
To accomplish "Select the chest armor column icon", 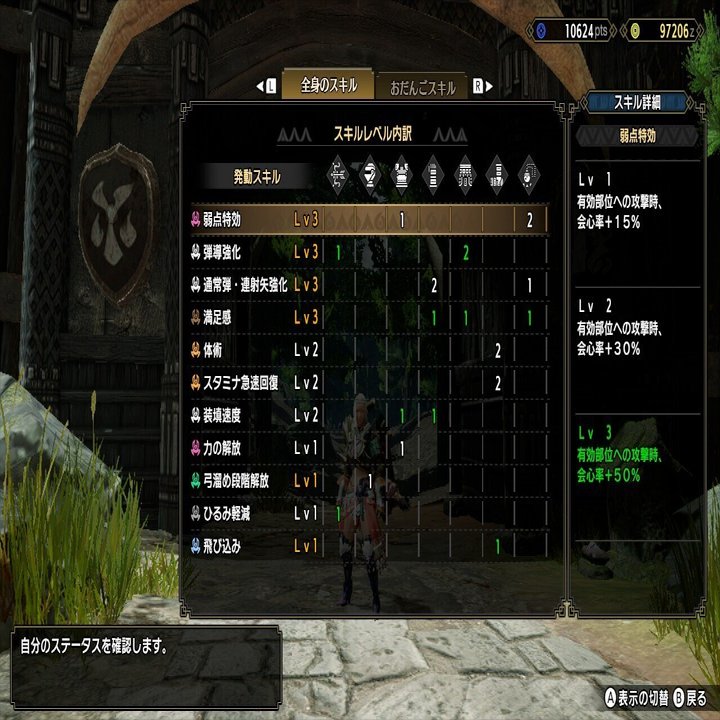I will [402, 176].
